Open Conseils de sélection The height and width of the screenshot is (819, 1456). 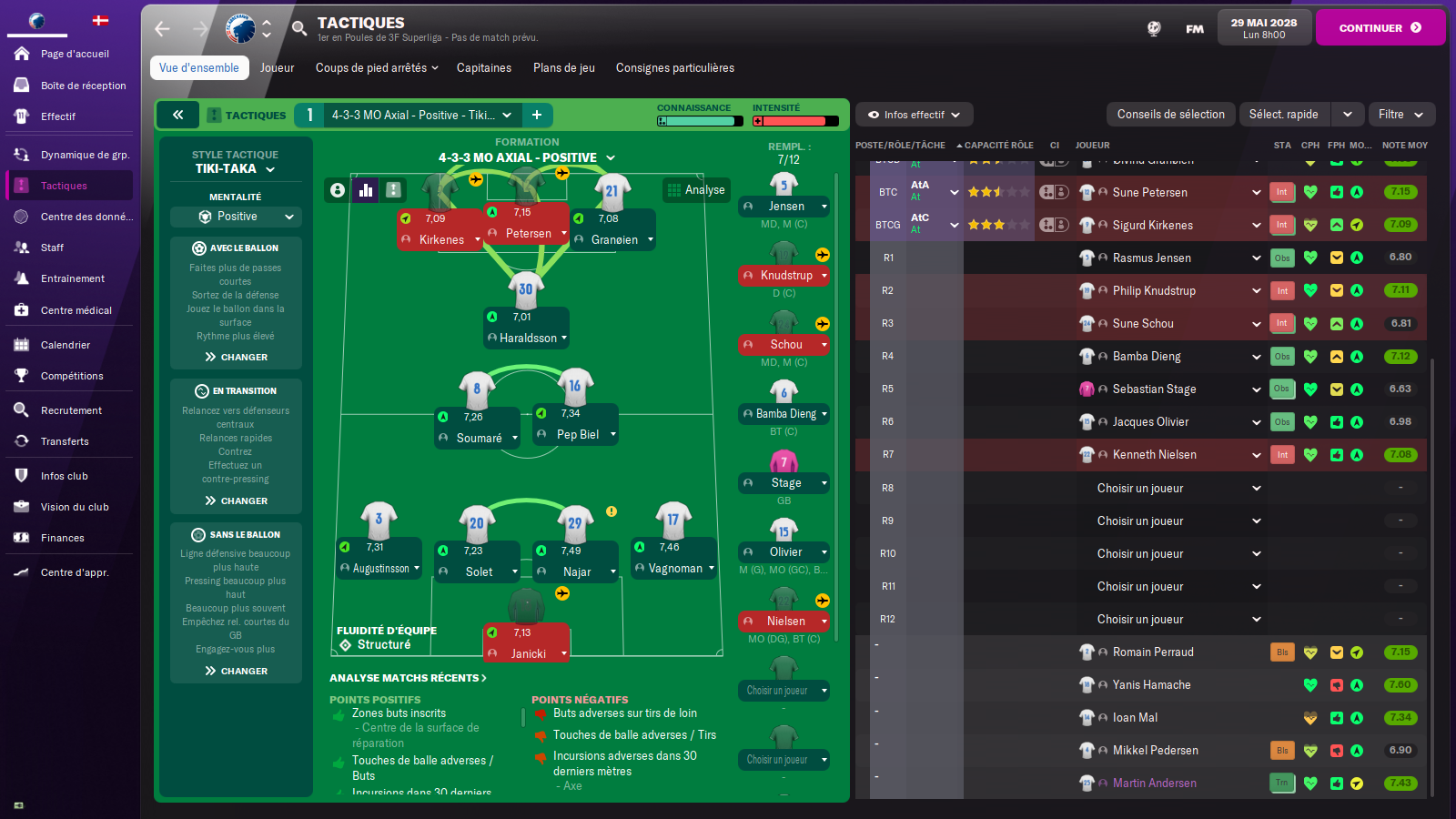(x=1170, y=115)
